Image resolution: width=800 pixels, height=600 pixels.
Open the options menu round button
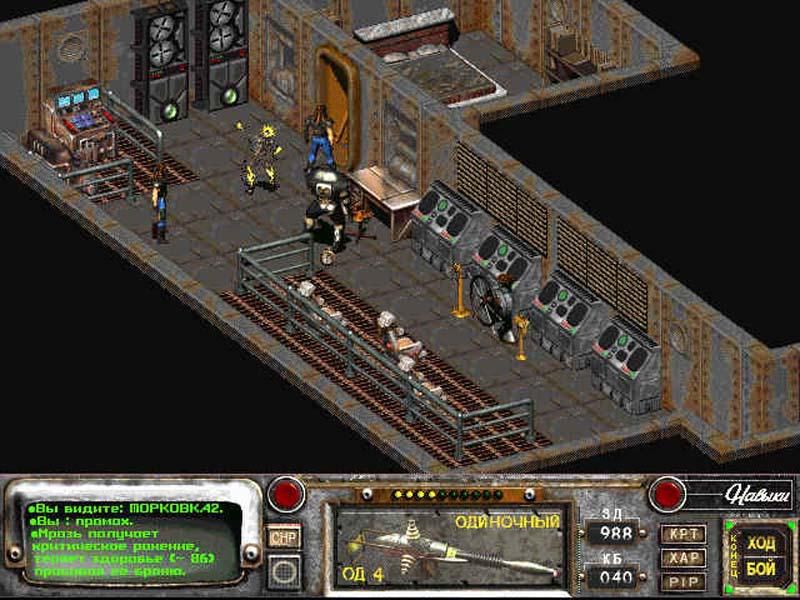tap(284, 570)
